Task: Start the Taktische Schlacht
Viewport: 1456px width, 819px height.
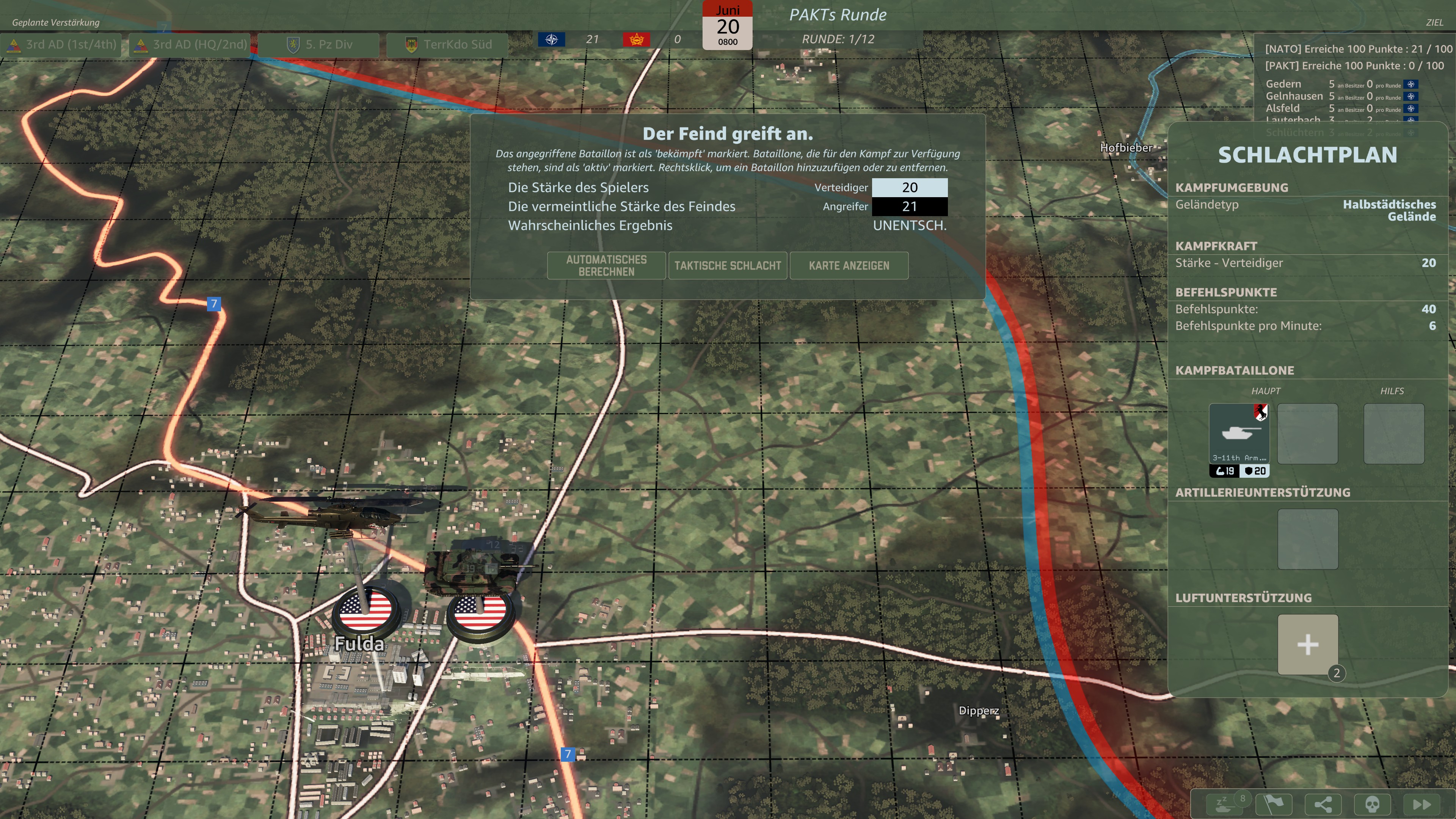Action: click(x=728, y=266)
